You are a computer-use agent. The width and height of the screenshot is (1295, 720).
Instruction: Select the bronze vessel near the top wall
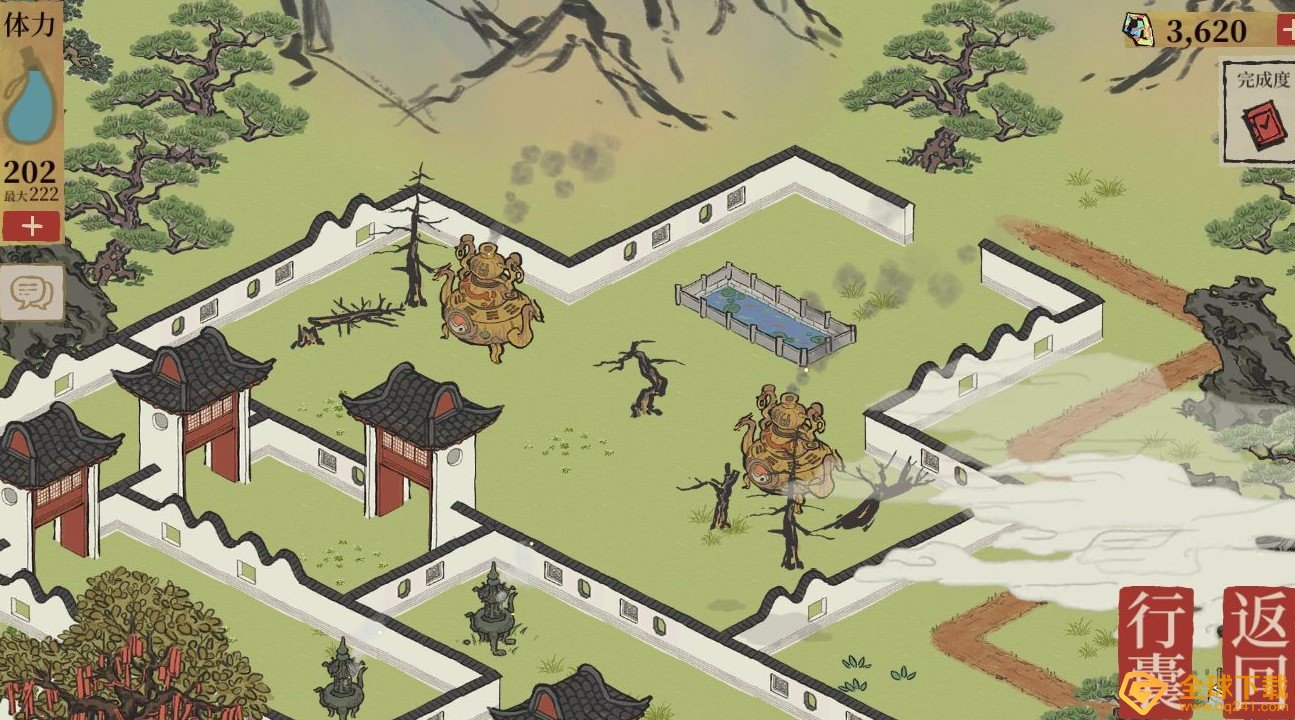pos(487,300)
